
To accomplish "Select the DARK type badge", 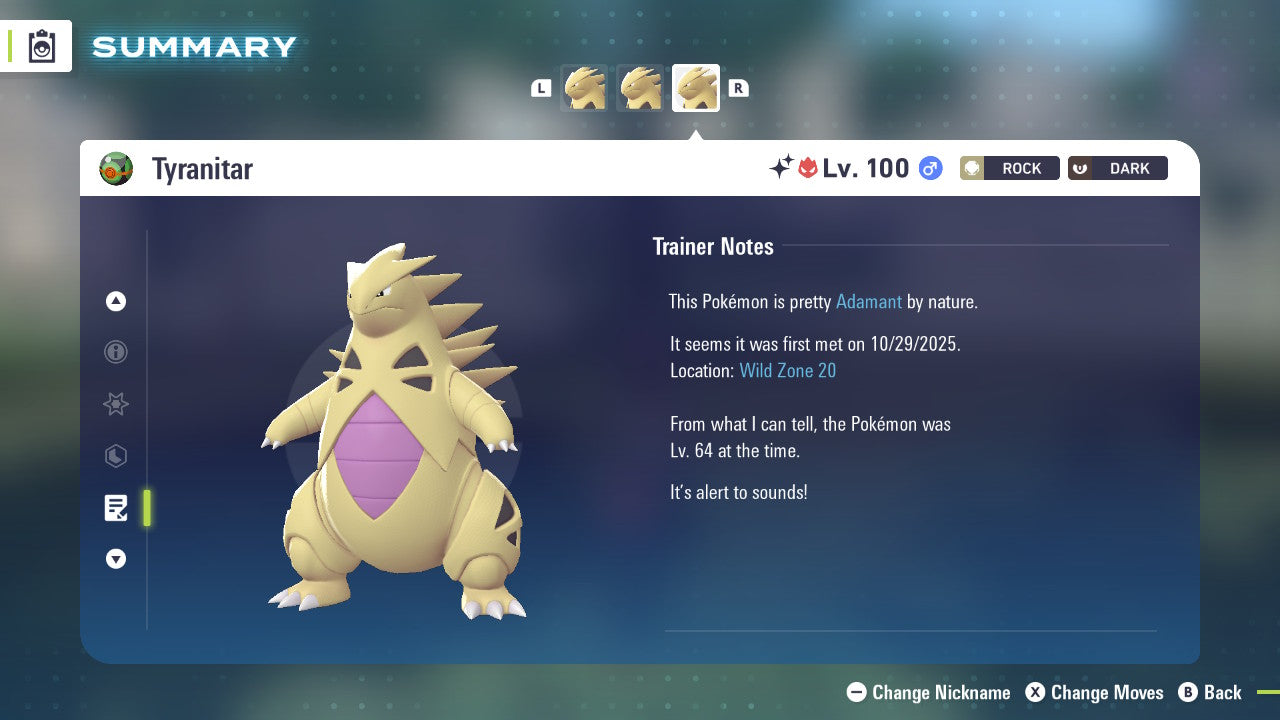I will (x=1117, y=168).
